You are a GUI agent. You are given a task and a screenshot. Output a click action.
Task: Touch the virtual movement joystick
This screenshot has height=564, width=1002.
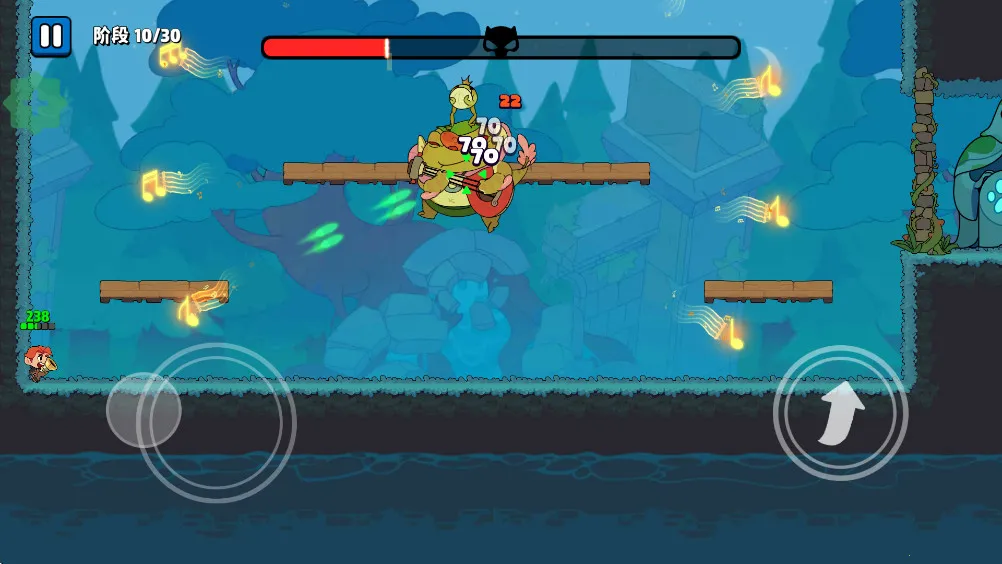point(144,410)
